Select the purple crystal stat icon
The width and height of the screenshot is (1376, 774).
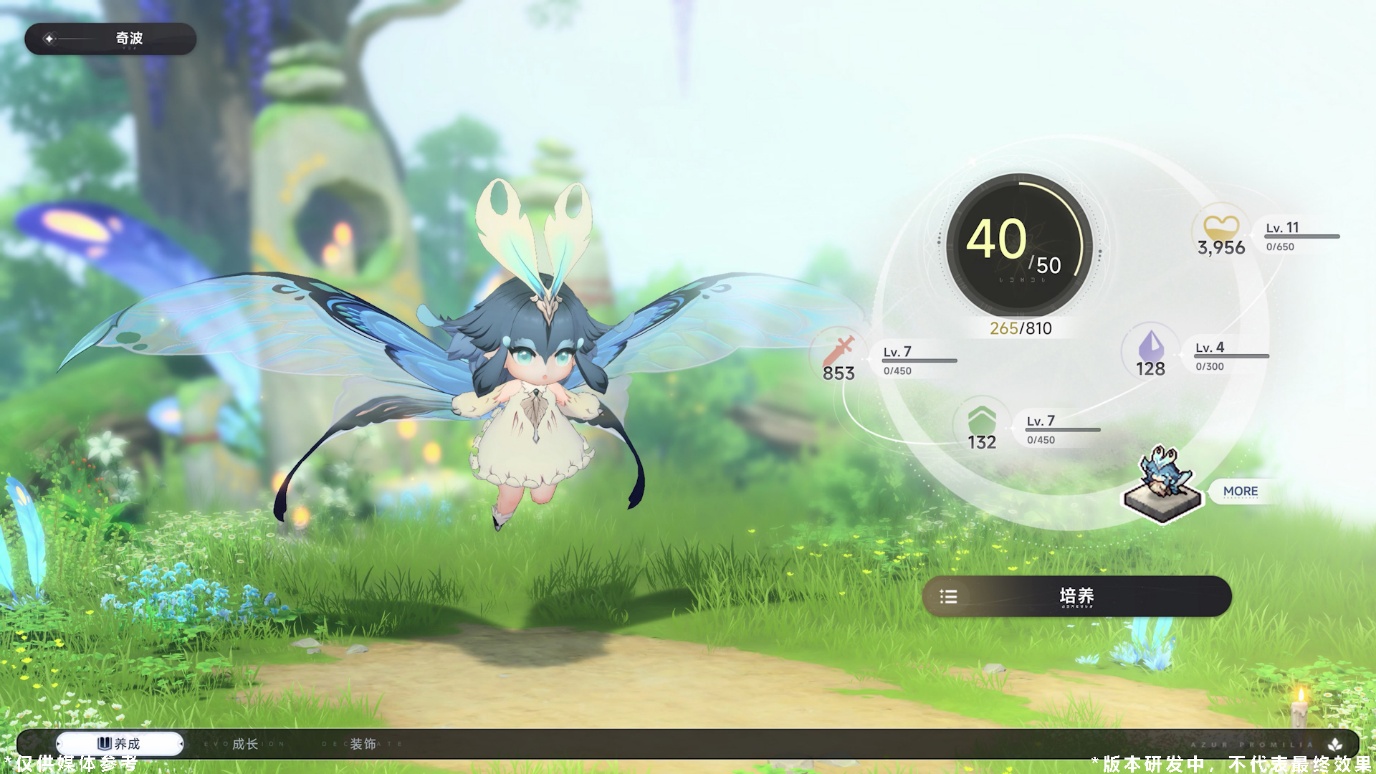click(x=1150, y=345)
